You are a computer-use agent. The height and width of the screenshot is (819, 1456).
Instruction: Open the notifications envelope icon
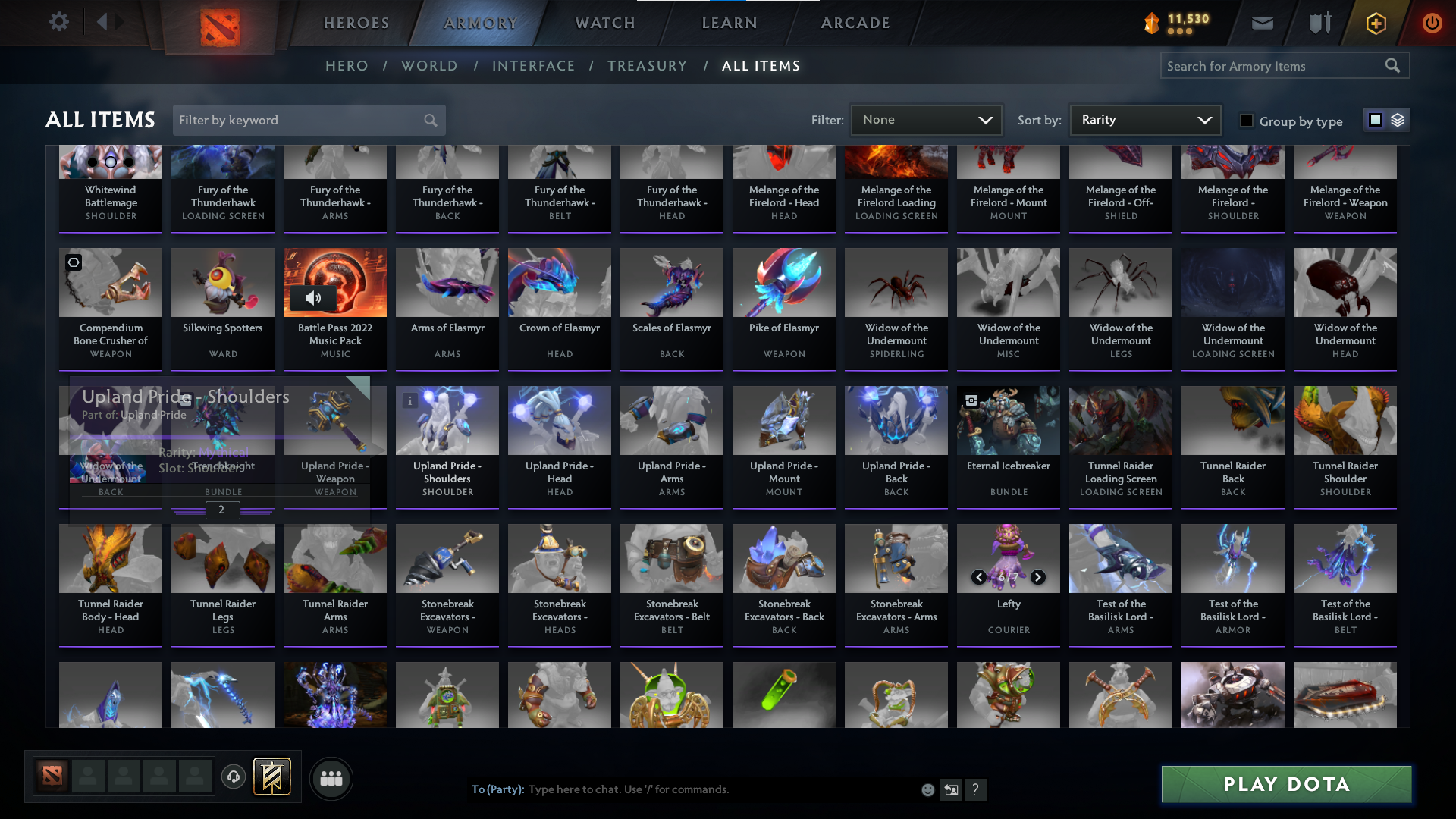1261,23
